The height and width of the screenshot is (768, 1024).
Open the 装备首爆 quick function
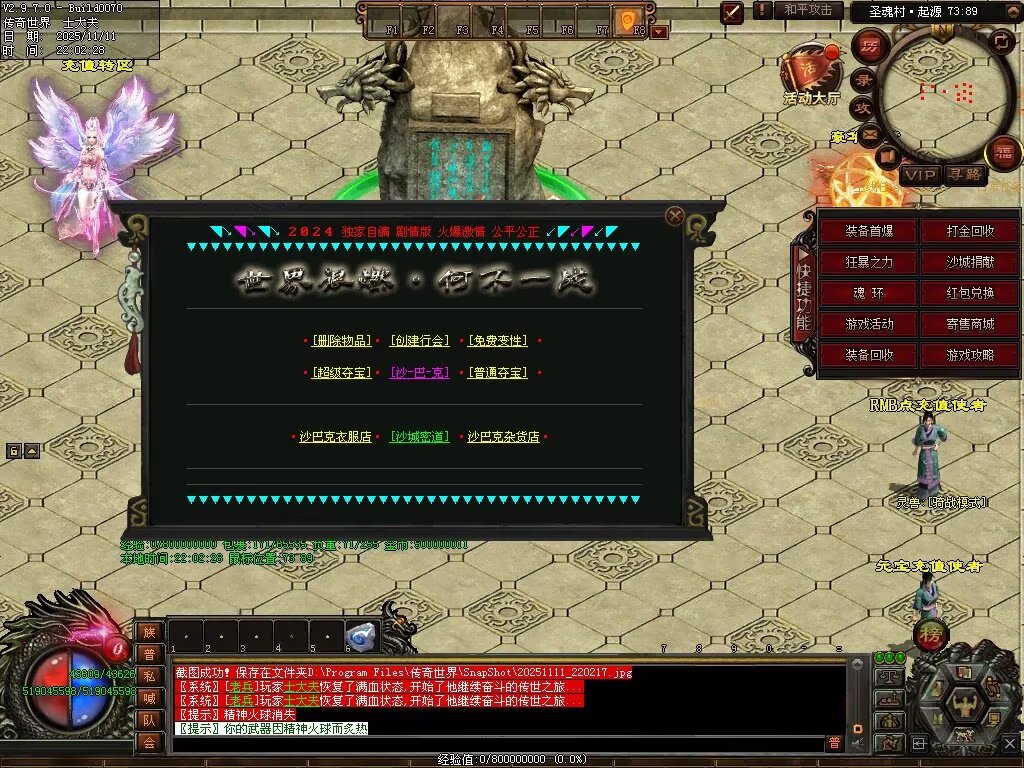(869, 231)
